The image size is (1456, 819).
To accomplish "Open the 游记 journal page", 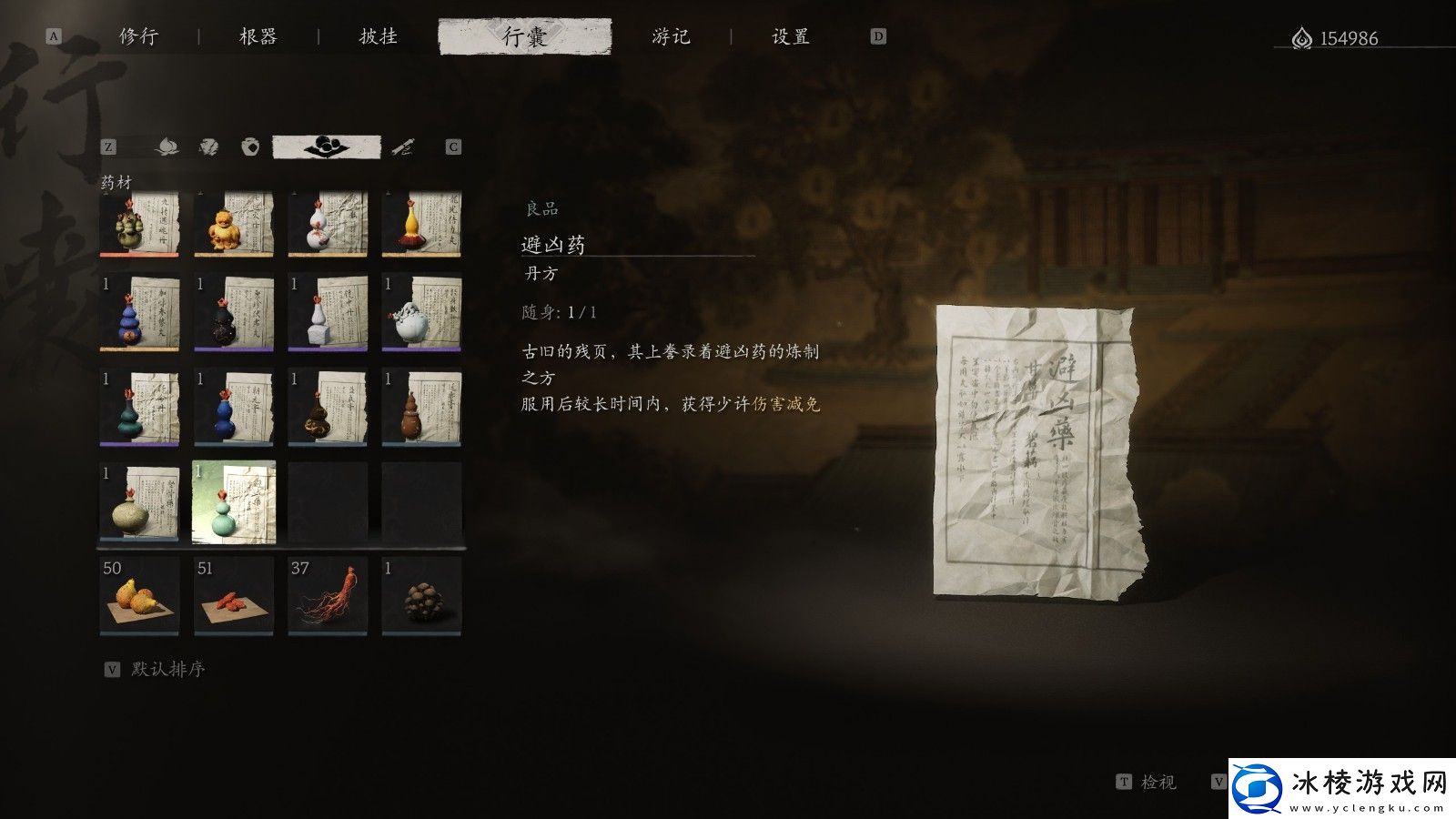I will click(x=672, y=37).
